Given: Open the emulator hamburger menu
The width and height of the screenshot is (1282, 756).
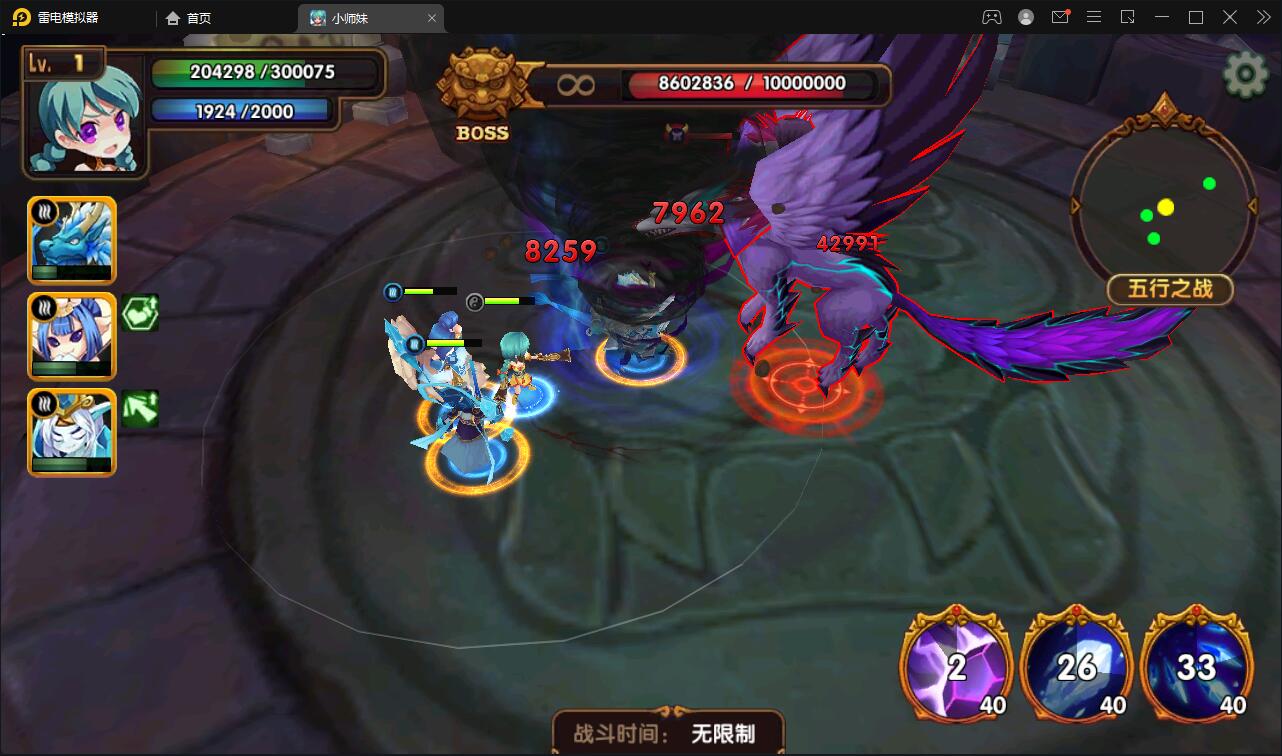Looking at the screenshot, I should pyautogui.click(x=1094, y=17).
